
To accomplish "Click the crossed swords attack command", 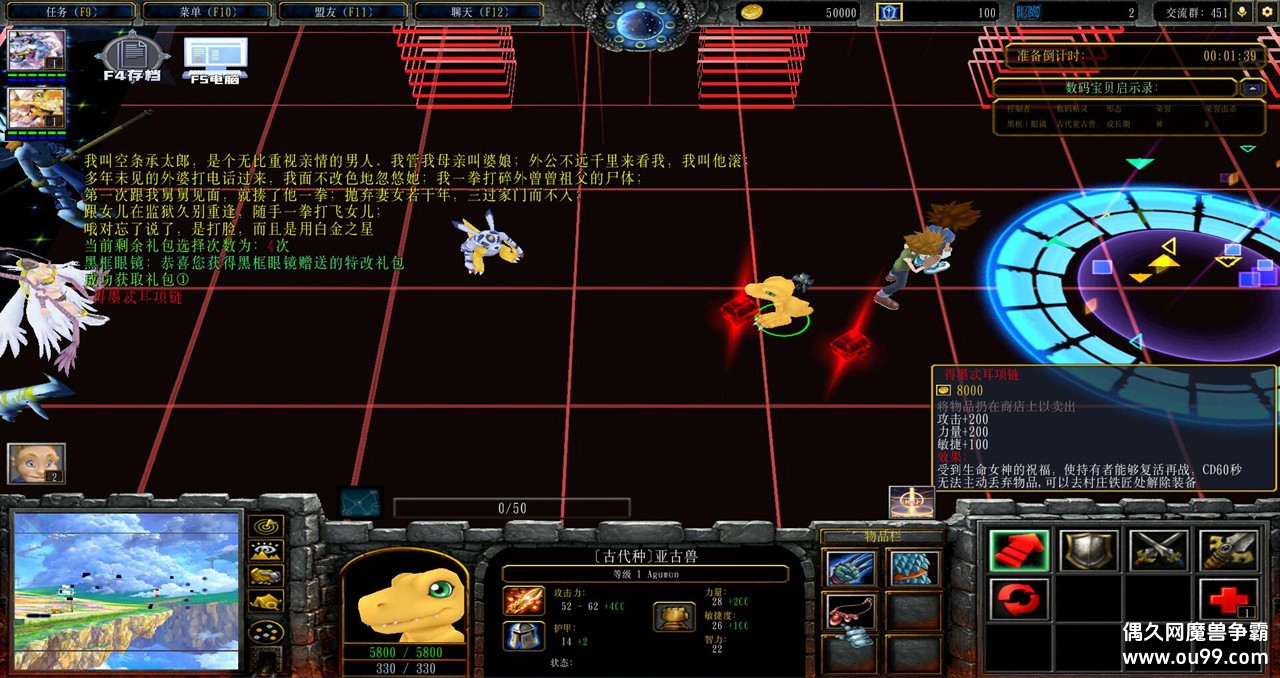I will 1158,551.
